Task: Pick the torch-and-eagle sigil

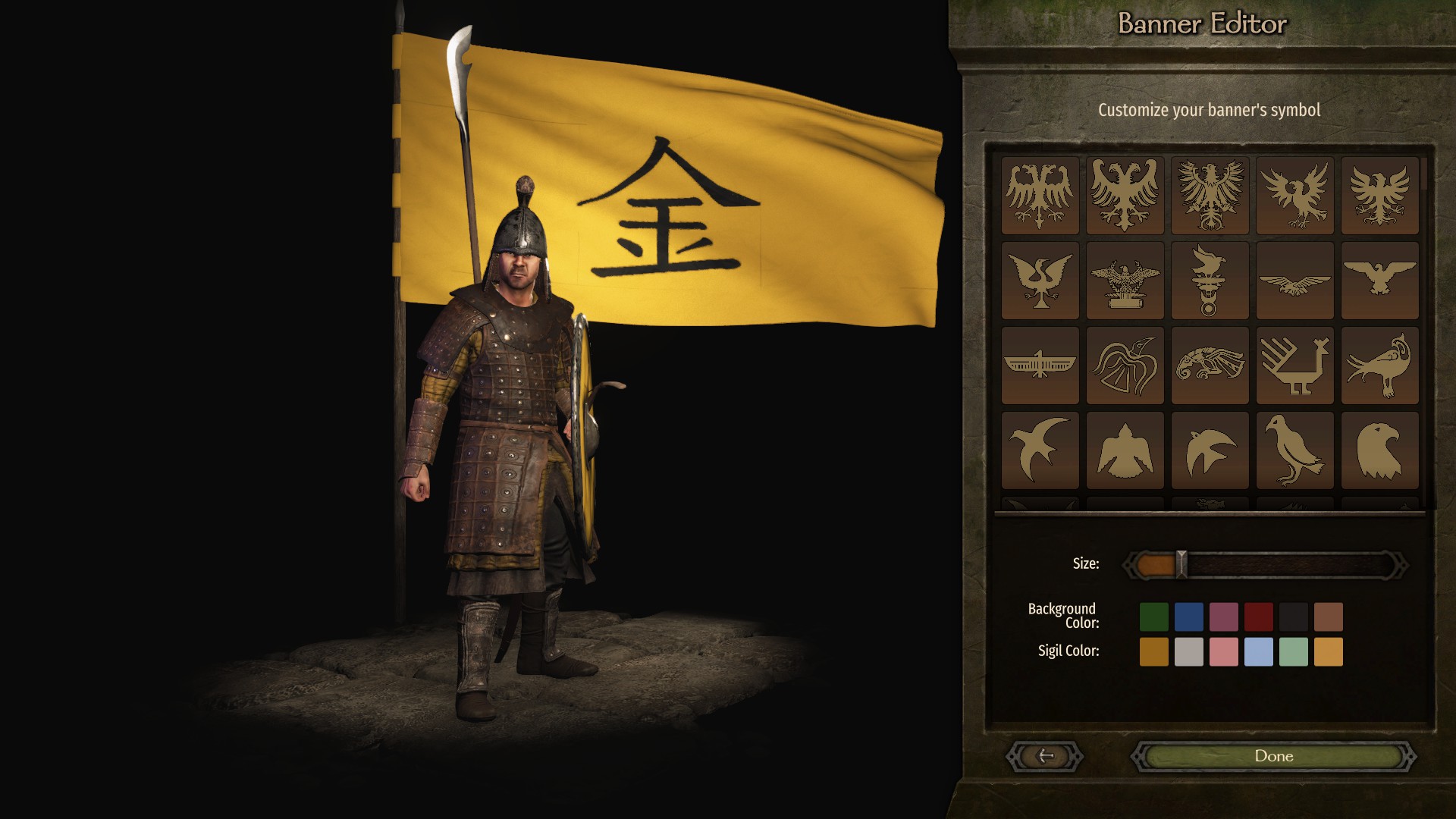Action: (1210, 281)
